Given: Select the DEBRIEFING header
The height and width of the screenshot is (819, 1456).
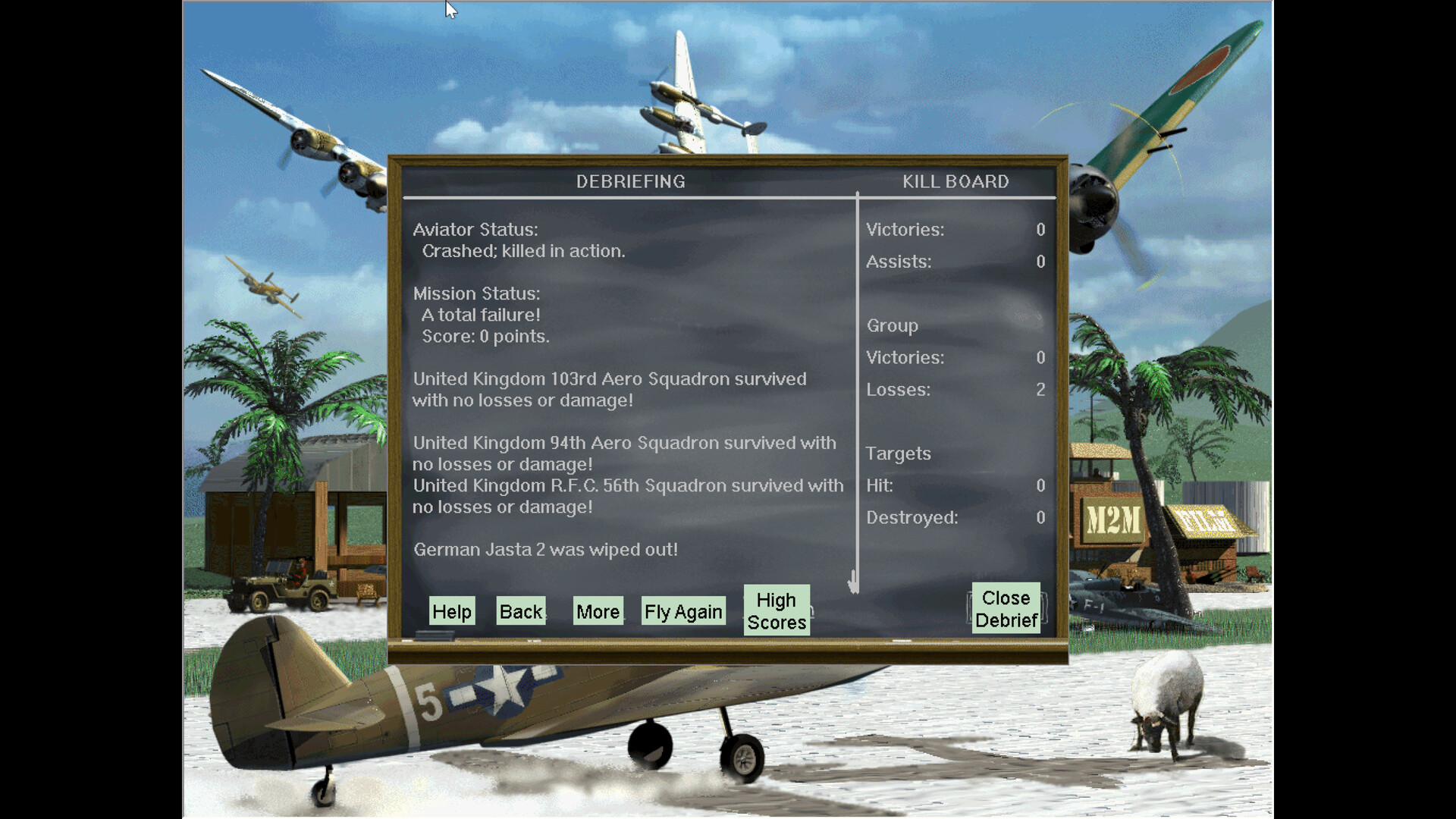Looking at the screenshot, I should click(630, 181).
